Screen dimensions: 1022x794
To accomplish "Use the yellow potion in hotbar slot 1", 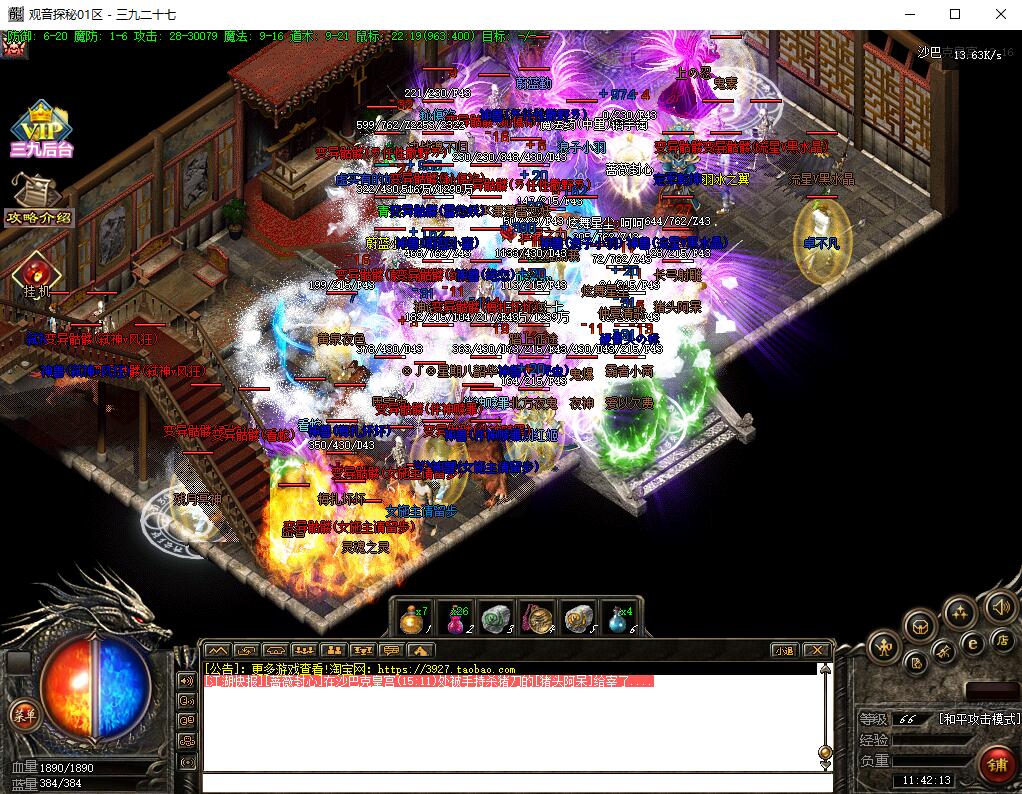I will pos(412,619).
